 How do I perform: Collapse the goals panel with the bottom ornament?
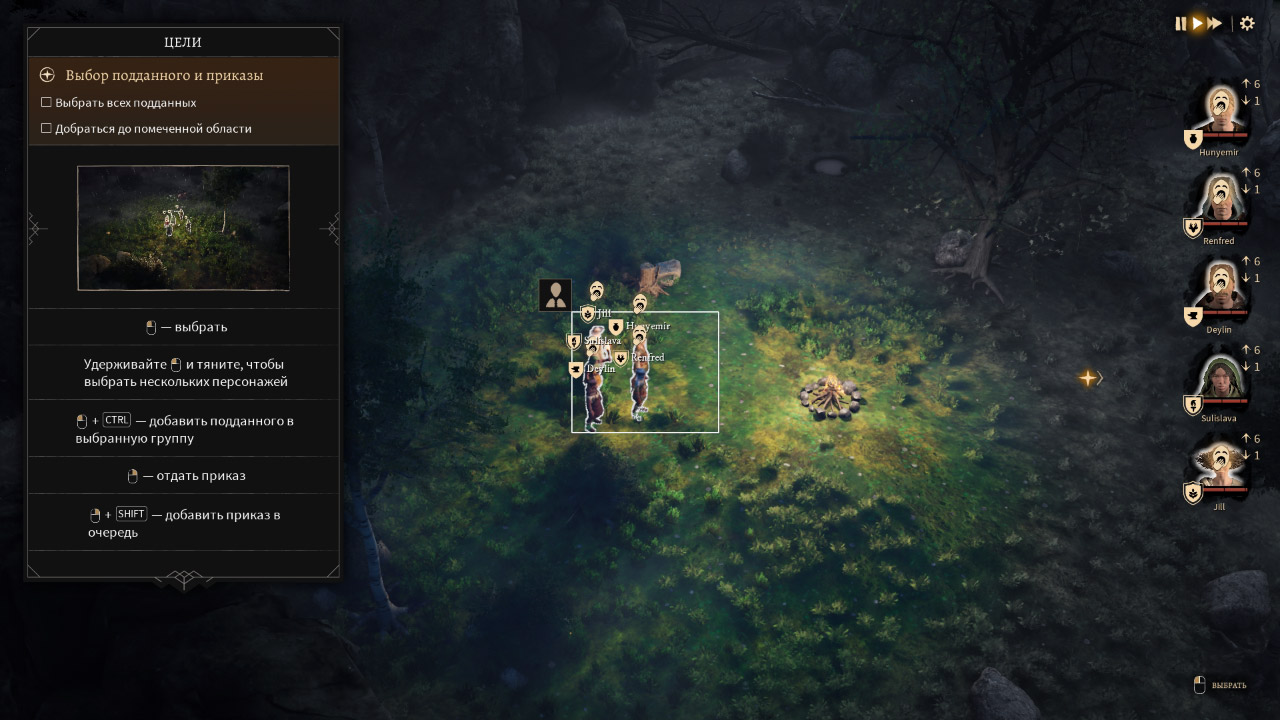pyautogui.click(x=184, y=579)
